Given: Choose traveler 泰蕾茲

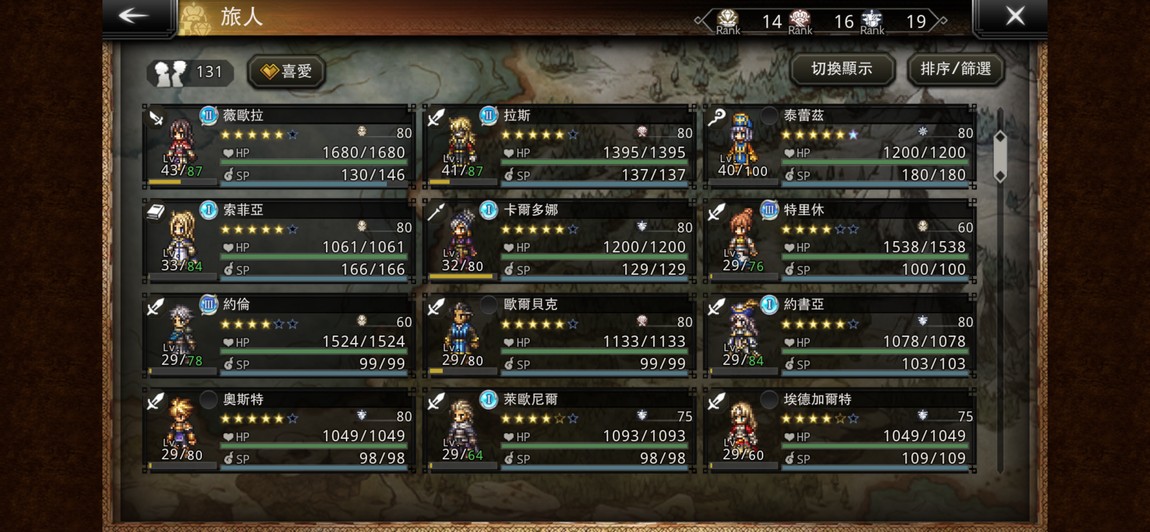Looking at the screenshot, I should [x=839, y=146].
